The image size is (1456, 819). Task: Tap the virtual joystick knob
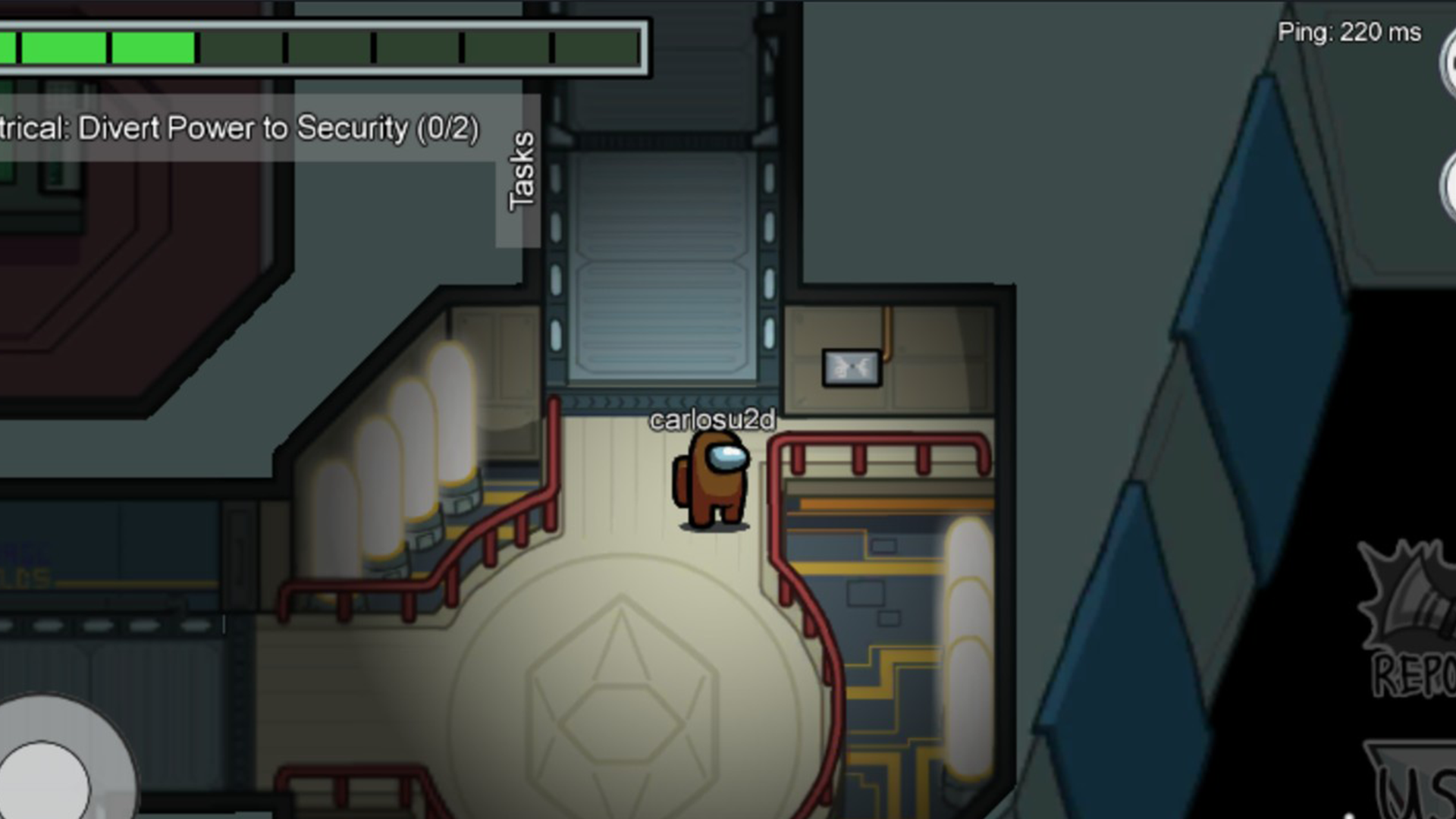[44, 783]
